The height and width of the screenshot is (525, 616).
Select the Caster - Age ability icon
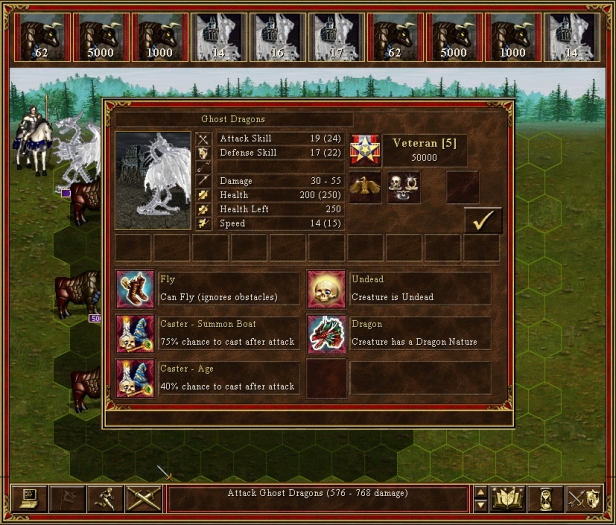(135, 378)
